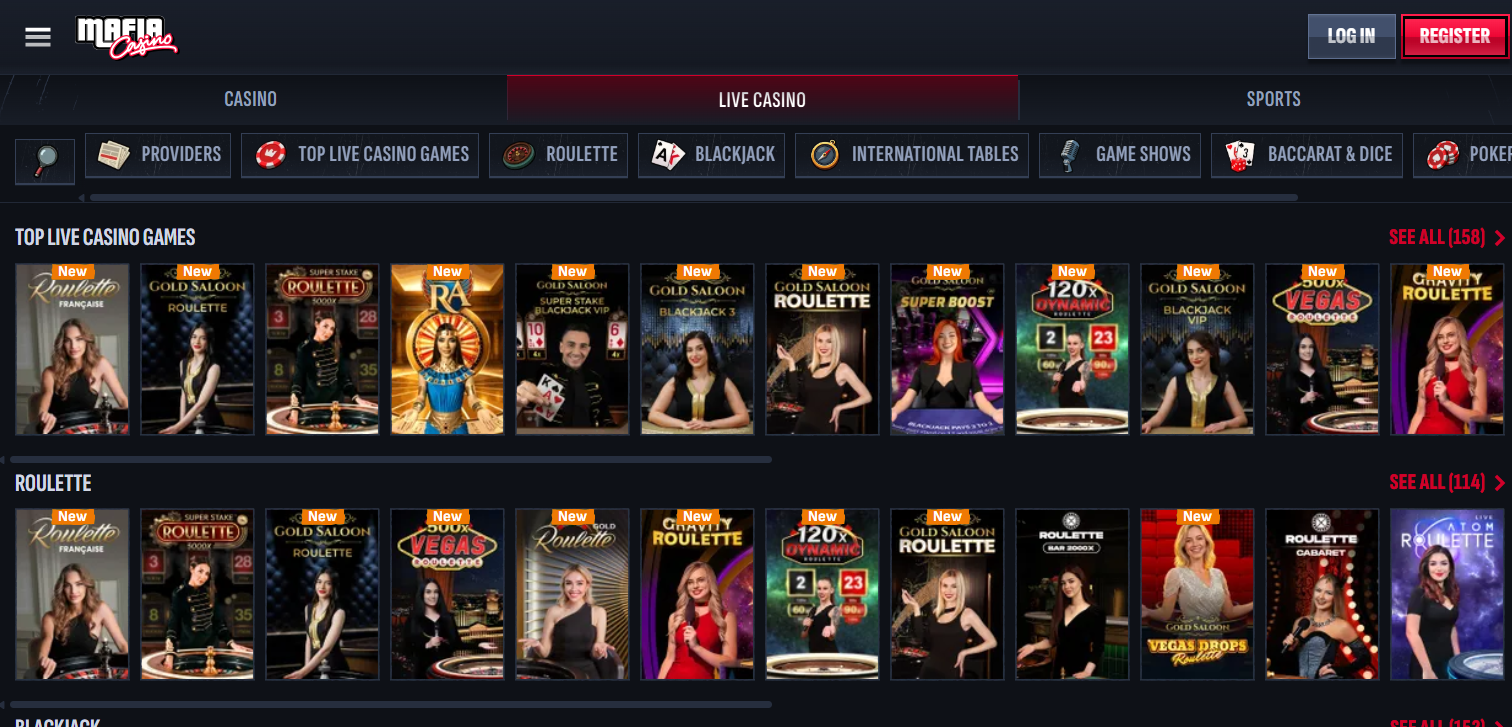Open the Roulette Française game thumbnail
The width and height of the screenshot is (1512, 727).
[x=71, y=349]
